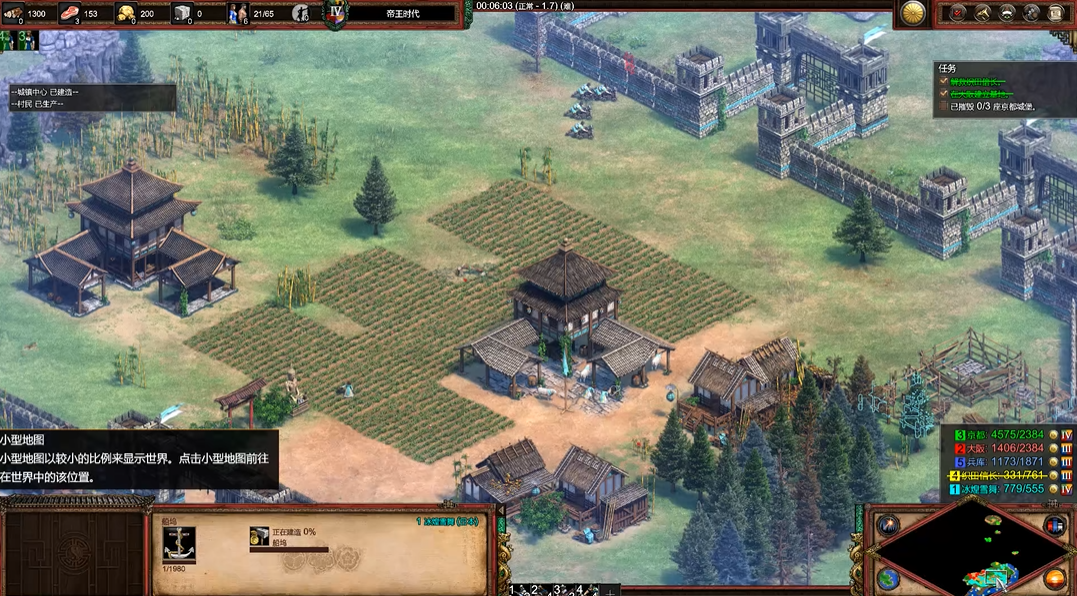Viewport: 1077px width, 596px height.
Task: Select the idle villager icon
Action: [x=299, y=13]
